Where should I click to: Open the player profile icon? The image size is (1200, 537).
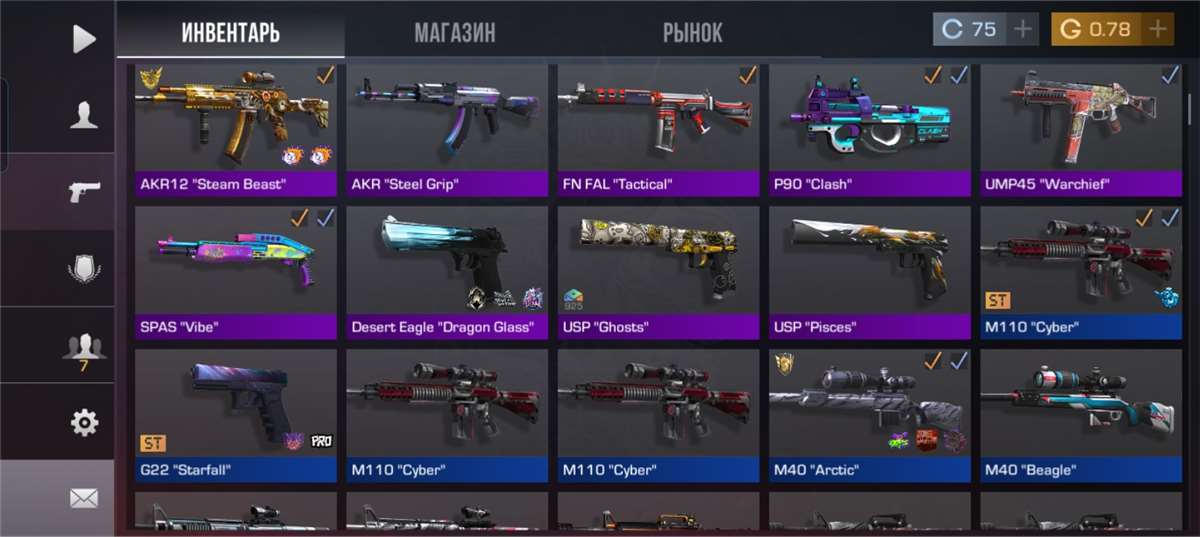tap(84, 115)
